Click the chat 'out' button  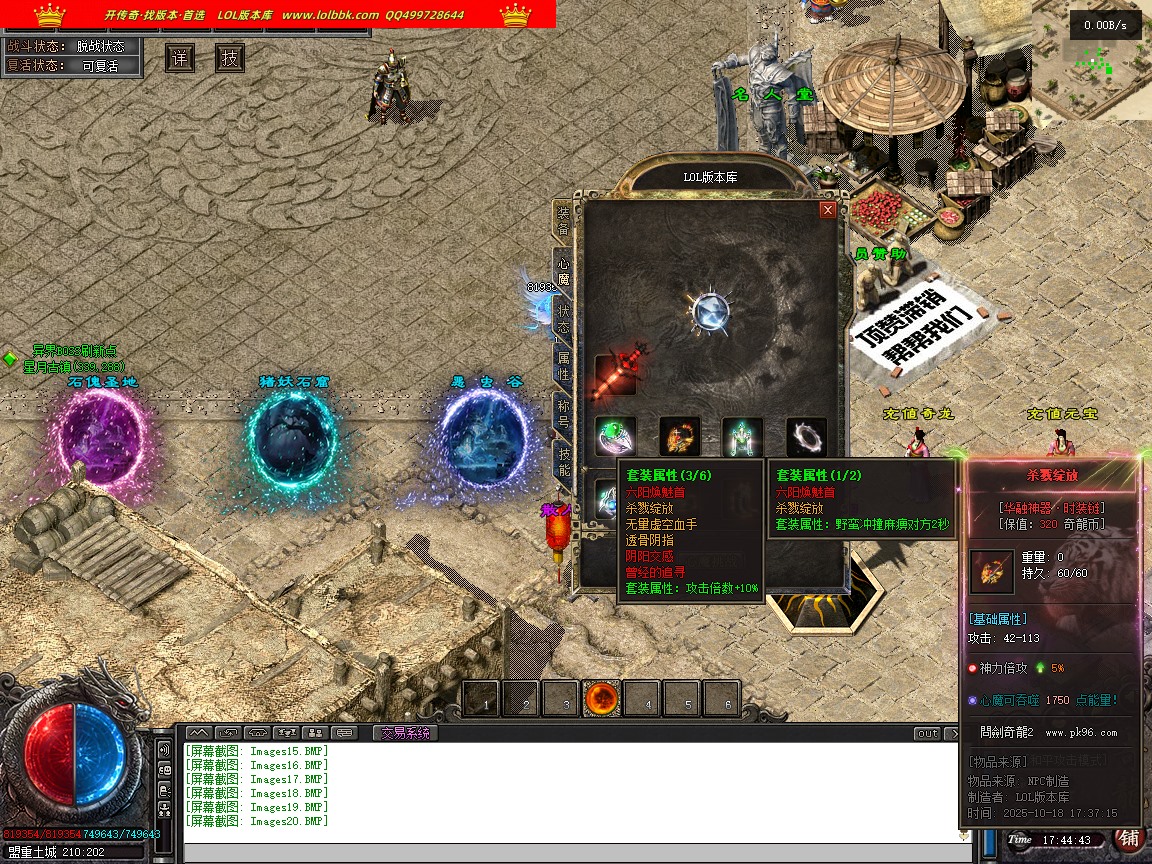pyautogui.click(x=928, y=734)
